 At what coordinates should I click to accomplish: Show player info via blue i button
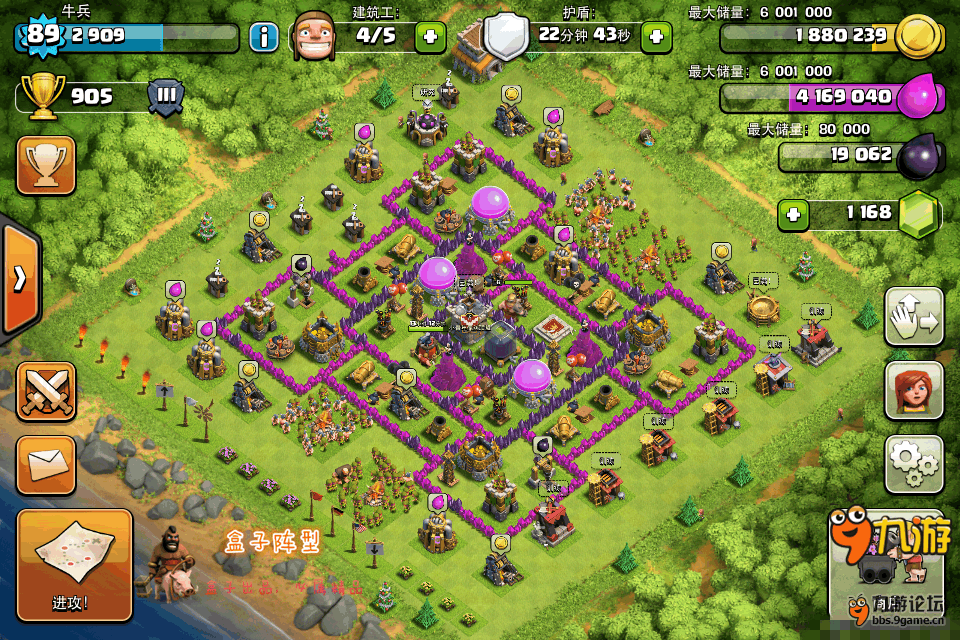(264, 38)
